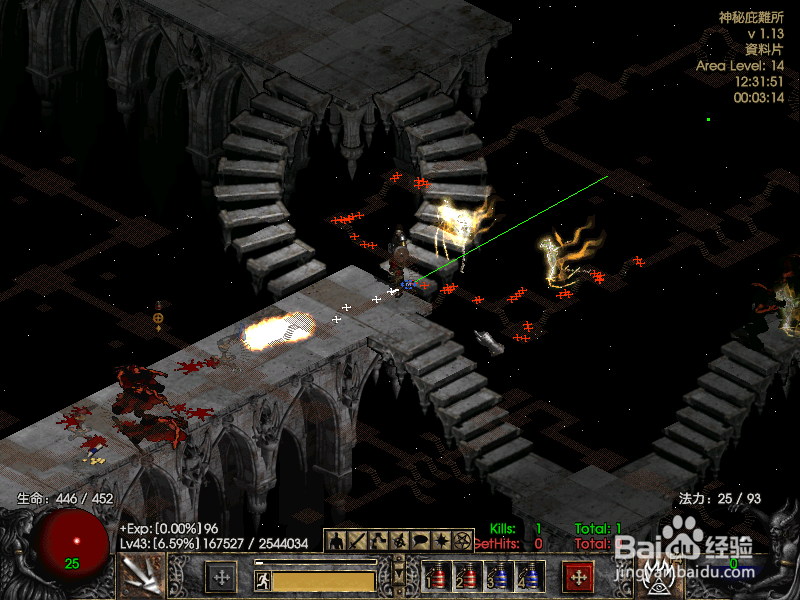800x600 pixels.
Task: Collapse the mini panel with the center toggle
Action: pyautogui.click(x=399, y=576)
